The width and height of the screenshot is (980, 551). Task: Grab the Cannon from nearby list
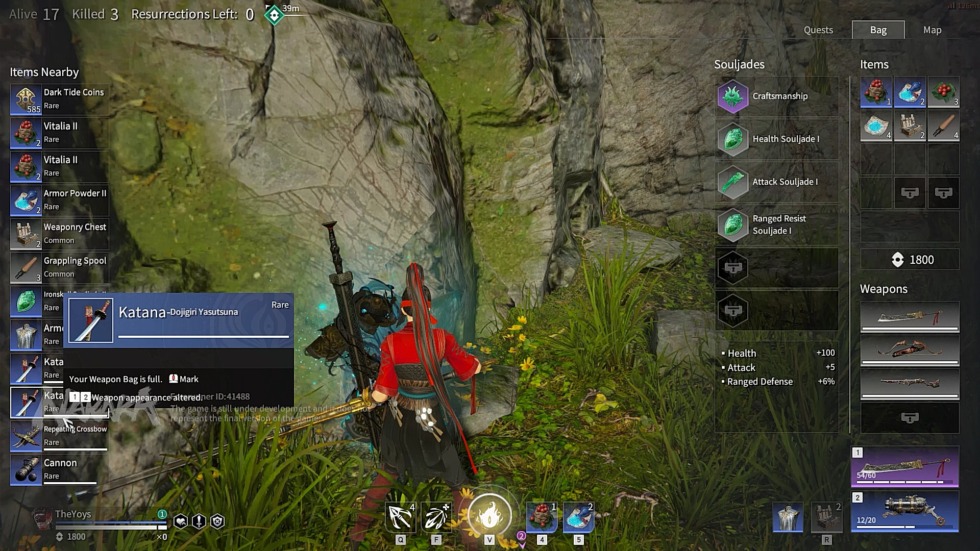point(60,469)
